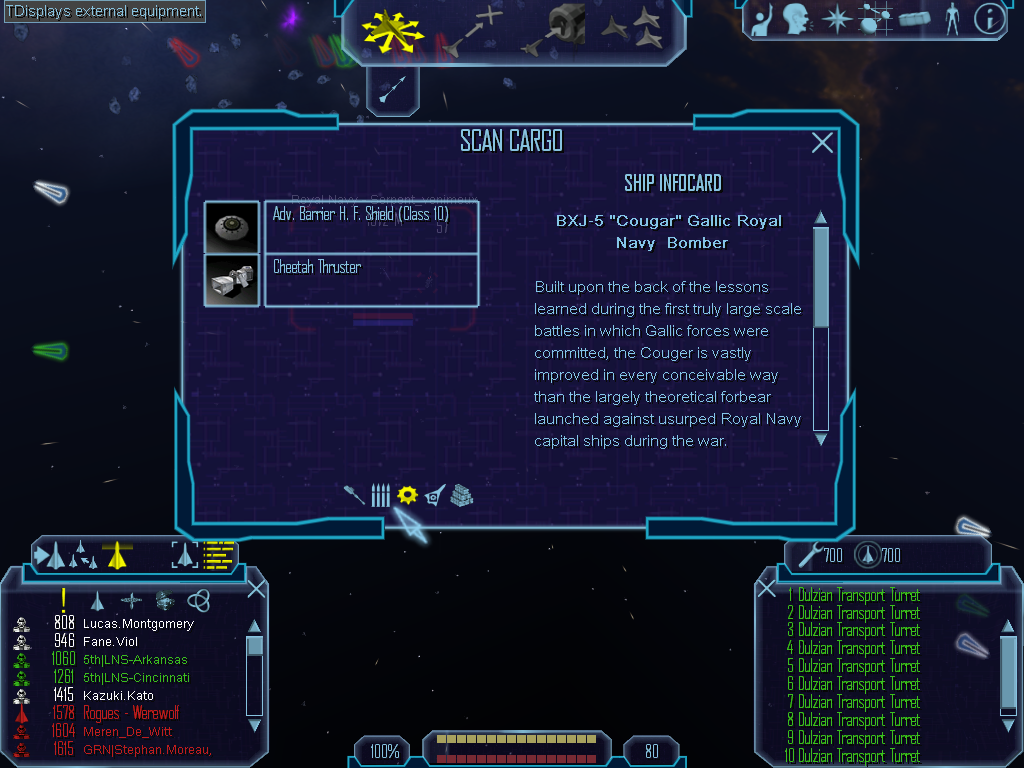Show commodities with the stacked crates icon
This screenshot has width=1024, height=768.
(461, 494)
